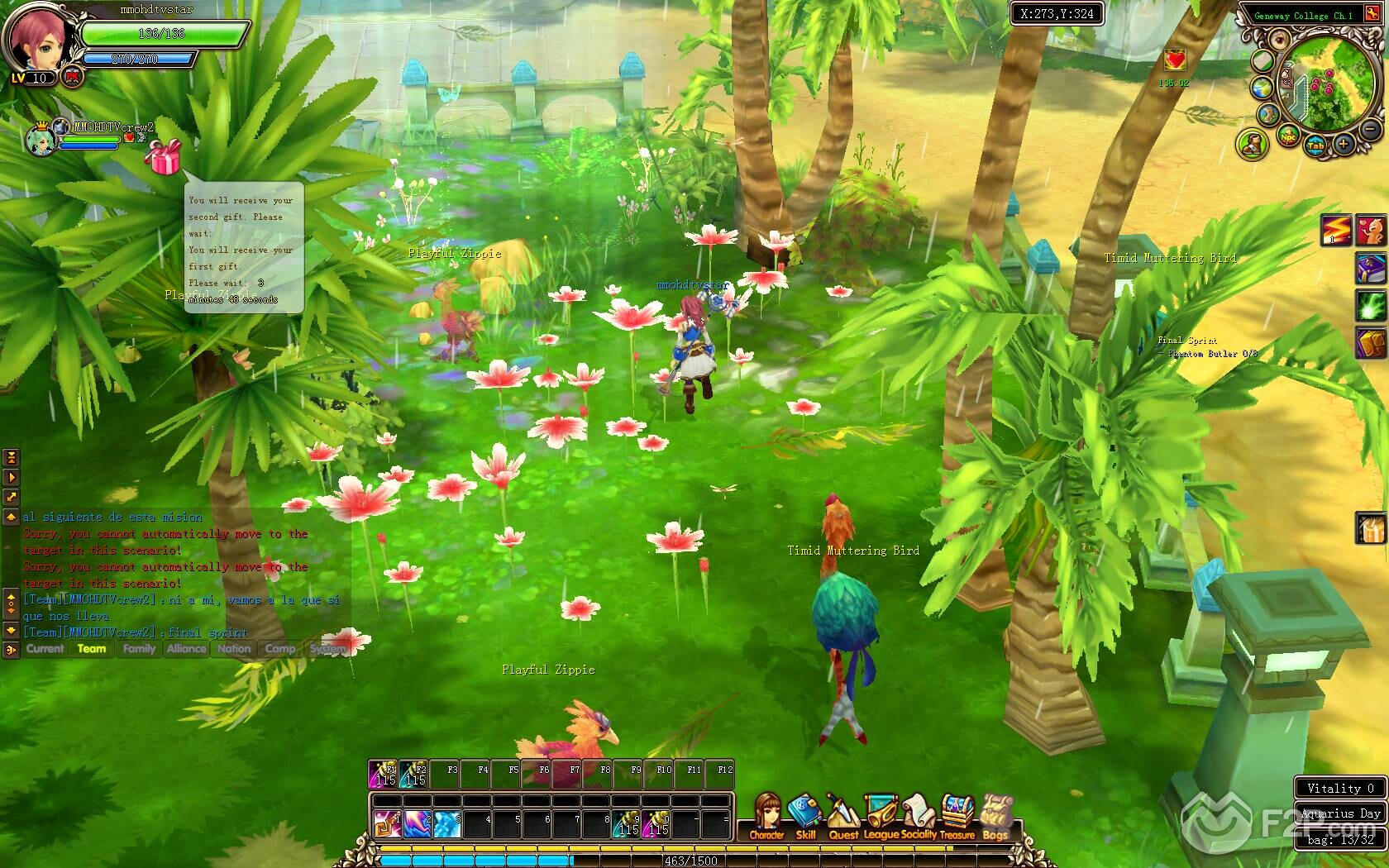Zoom in the minimap with plus button

(x=1343, y=145)
